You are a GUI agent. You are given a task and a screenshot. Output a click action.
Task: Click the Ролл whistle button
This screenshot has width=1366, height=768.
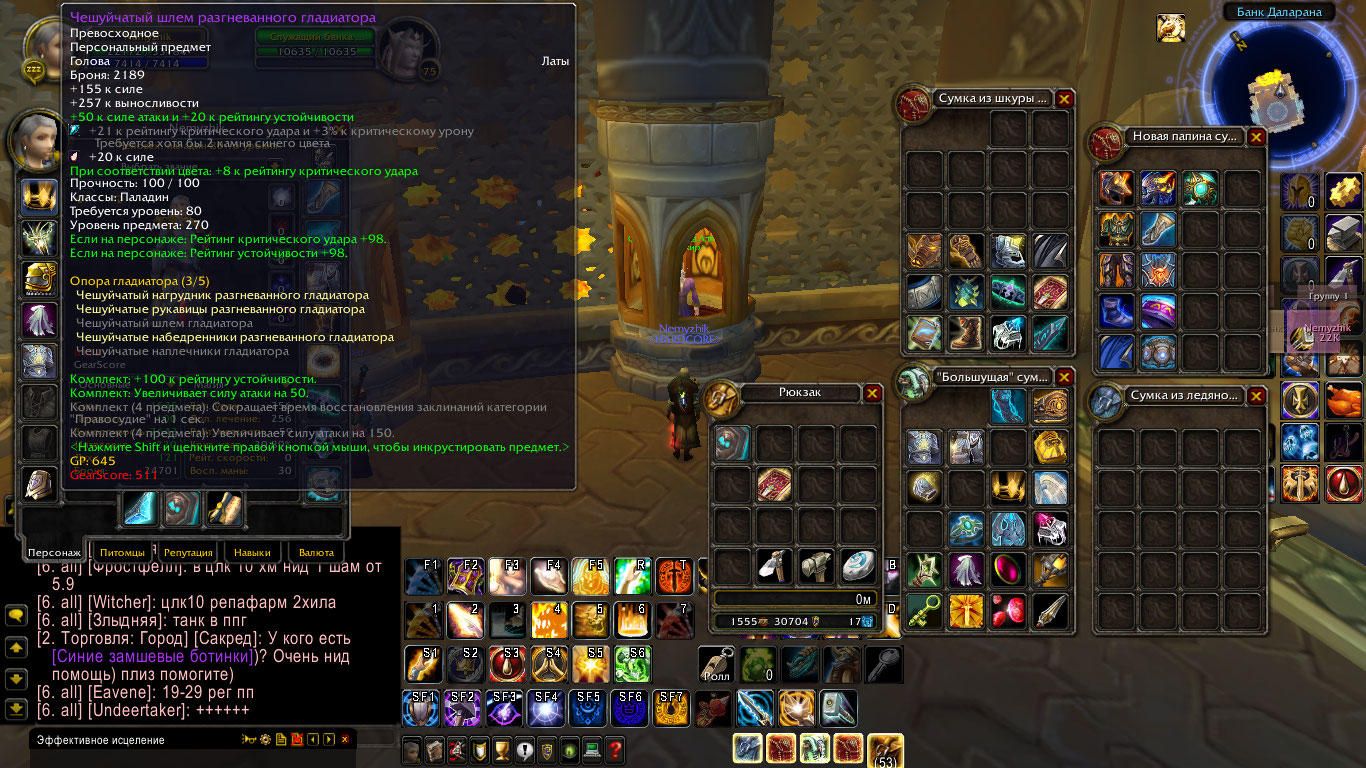click(x=716, y=664)
